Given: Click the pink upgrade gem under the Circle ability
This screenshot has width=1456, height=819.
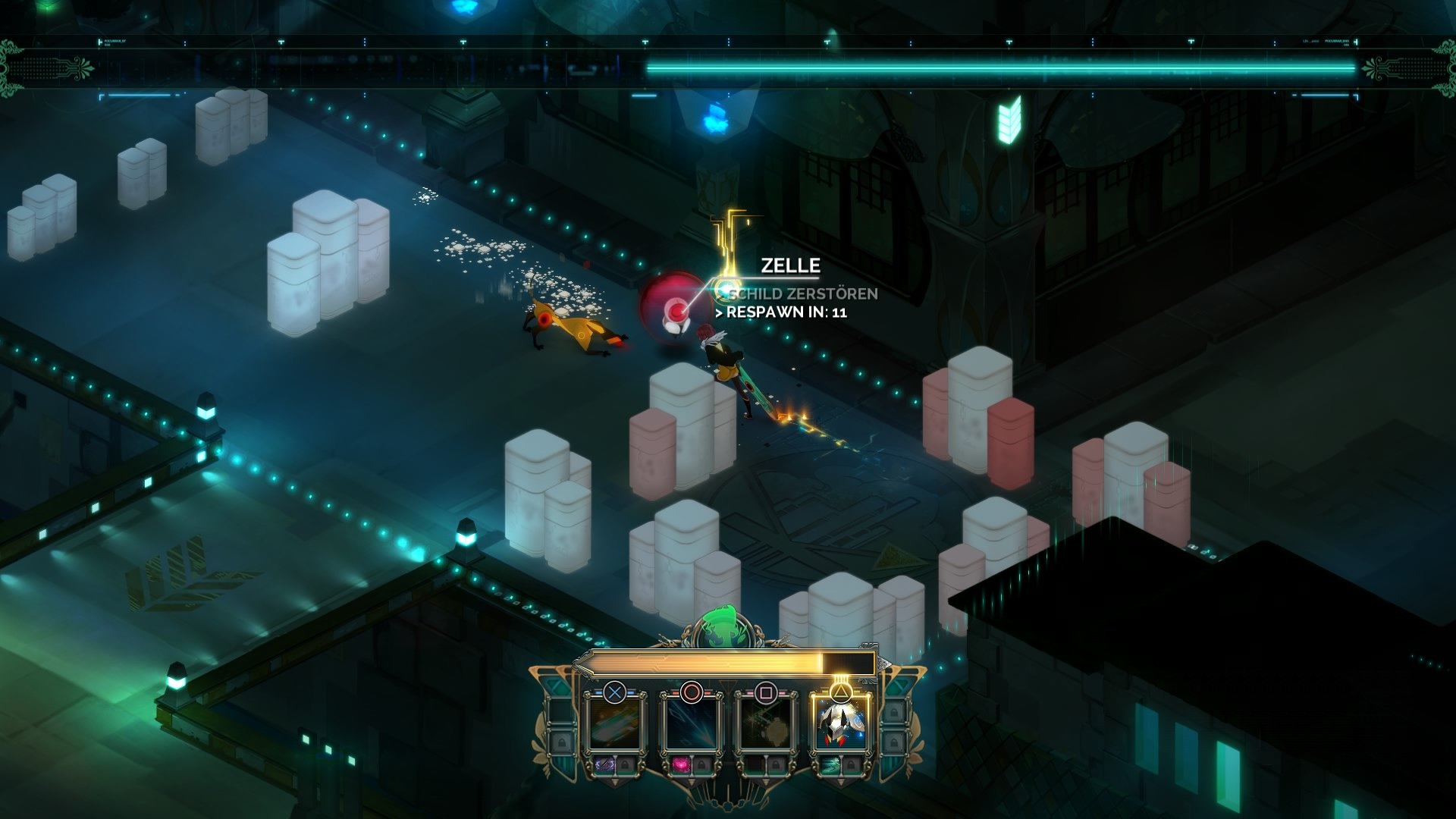Looking at the screenshot, I should coord(681,766).
